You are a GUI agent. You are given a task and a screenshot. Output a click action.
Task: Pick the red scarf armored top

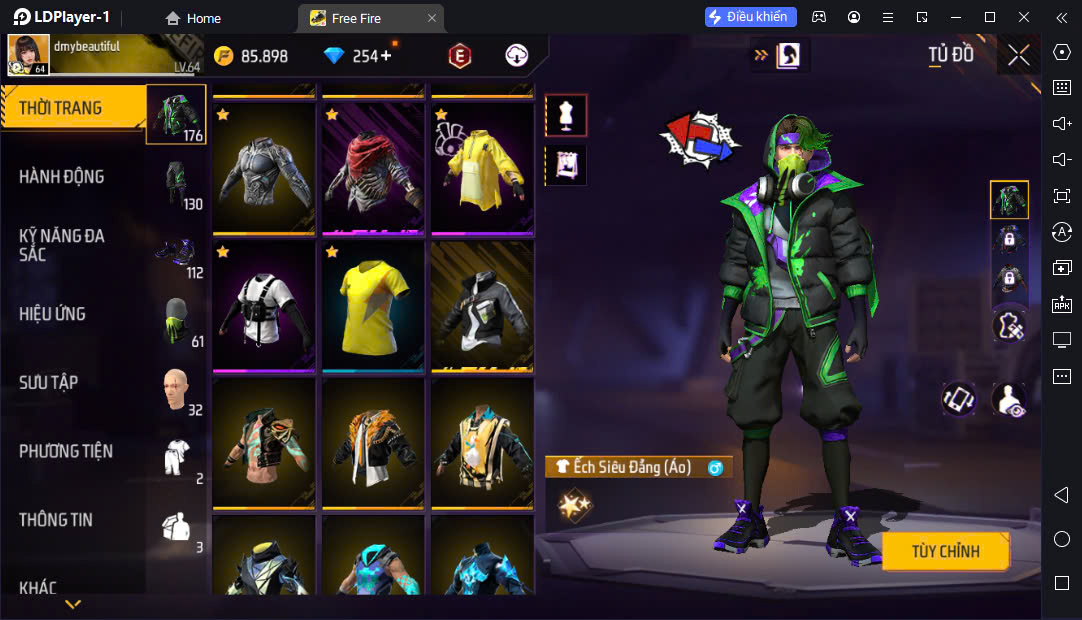(x=373, y=166)
